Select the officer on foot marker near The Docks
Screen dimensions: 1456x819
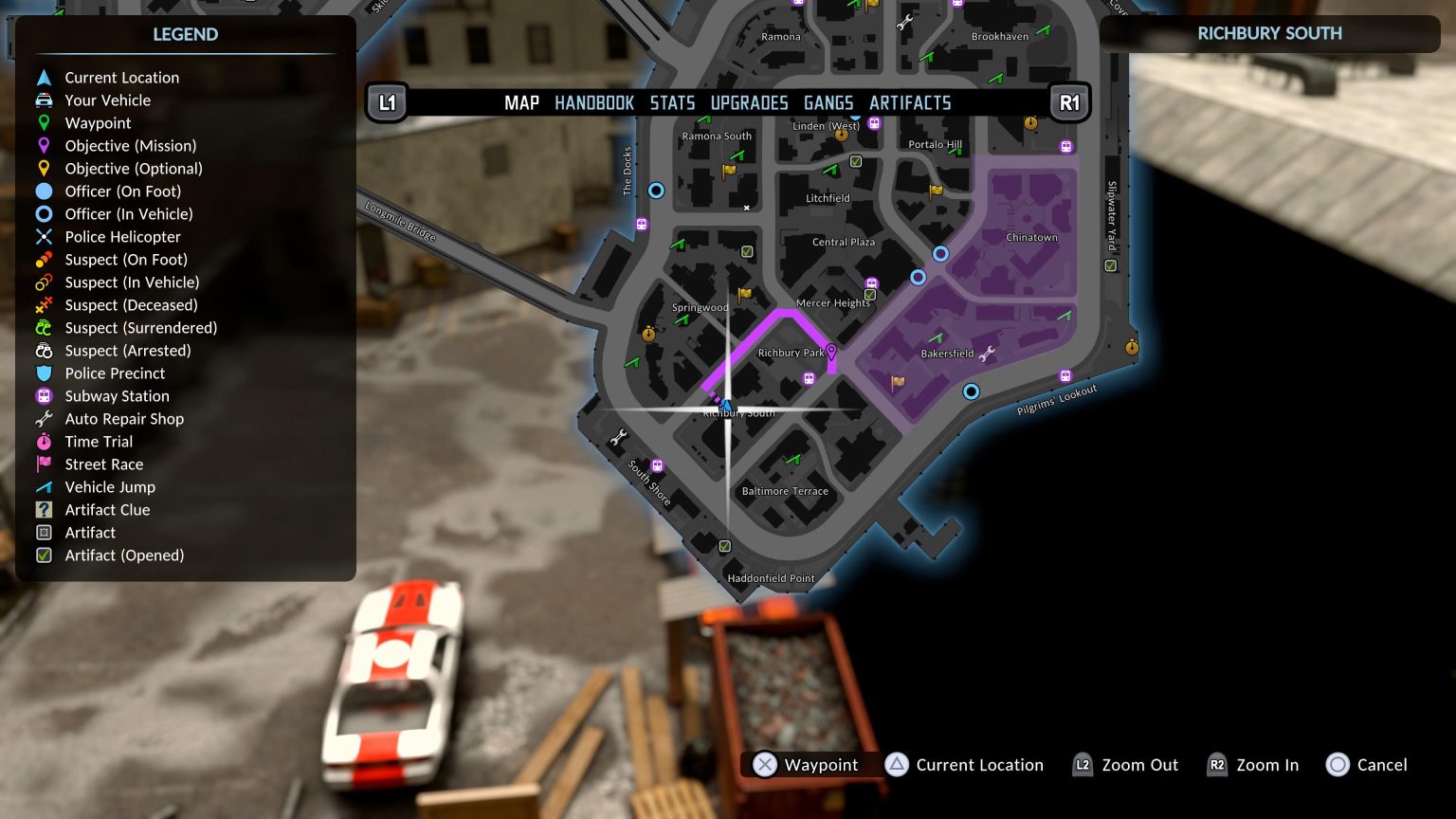pyautogui.click(x=656, y=190)
